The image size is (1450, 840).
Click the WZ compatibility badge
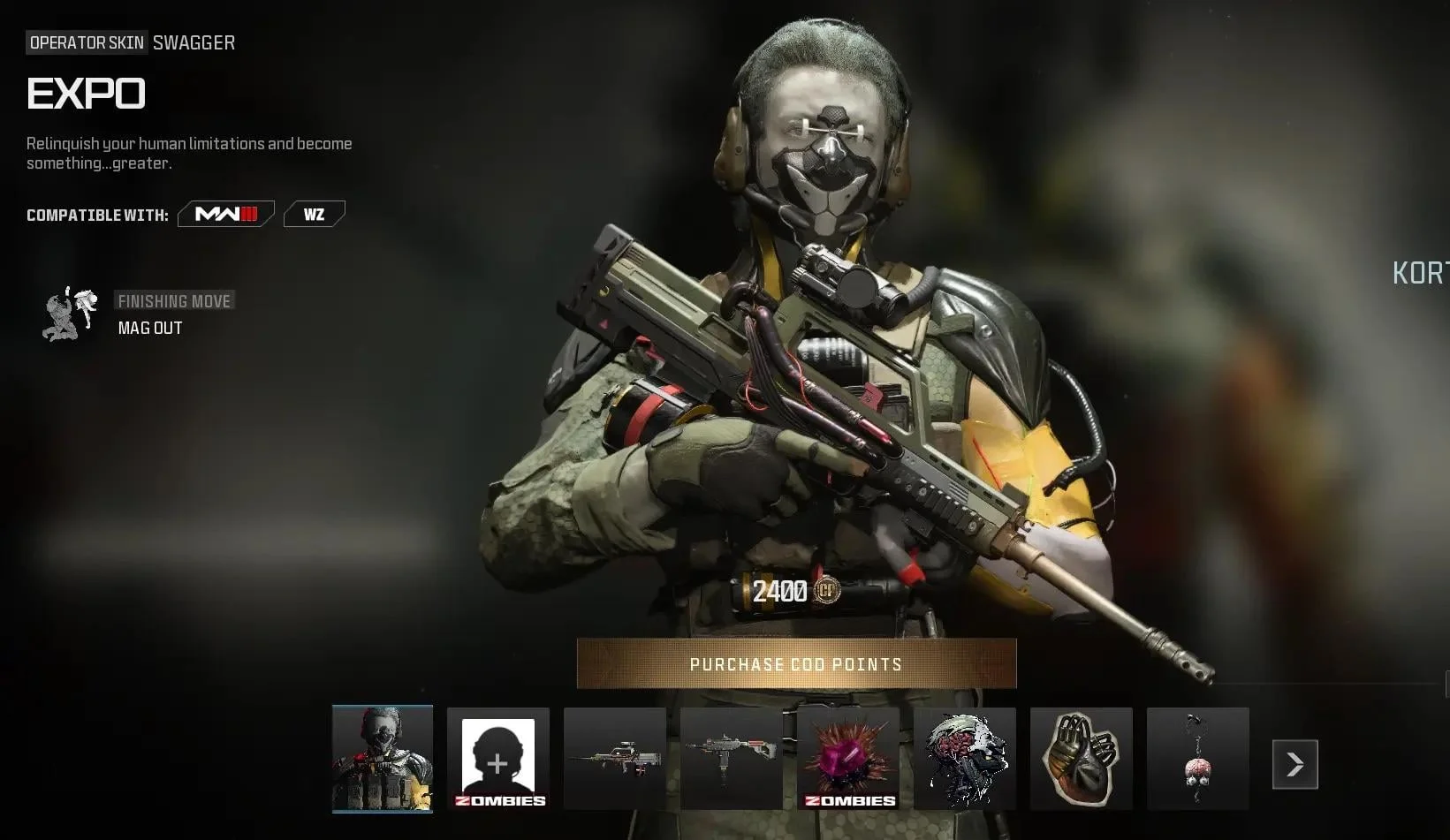tap(314, 215)
